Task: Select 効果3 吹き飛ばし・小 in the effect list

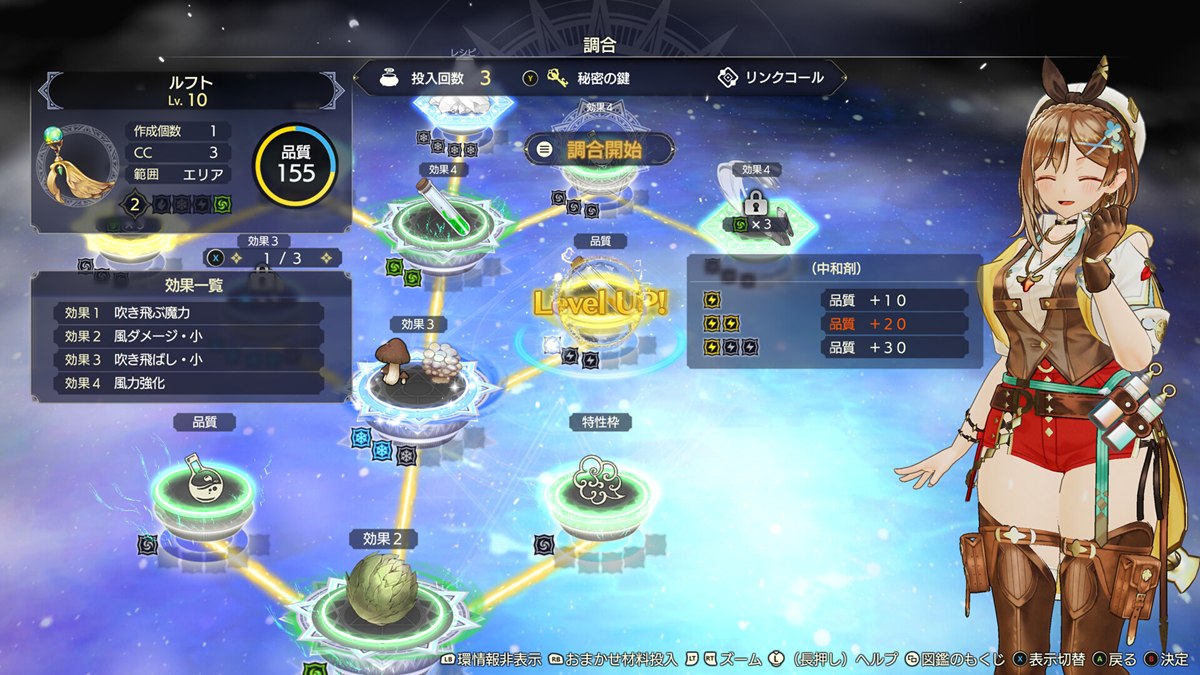Action: (189, 360)
